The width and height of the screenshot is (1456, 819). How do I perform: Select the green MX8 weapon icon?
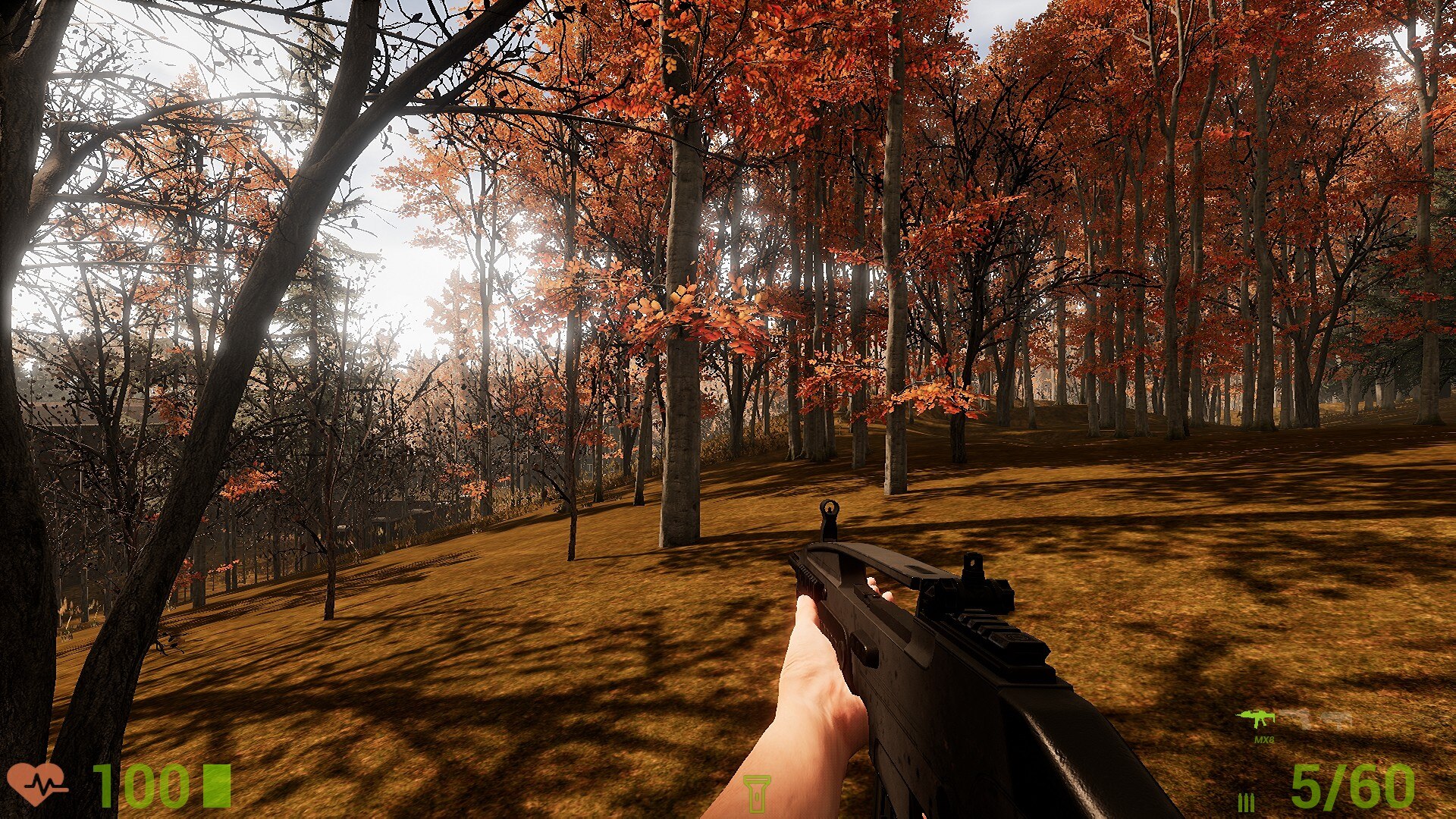[1256, 718]
